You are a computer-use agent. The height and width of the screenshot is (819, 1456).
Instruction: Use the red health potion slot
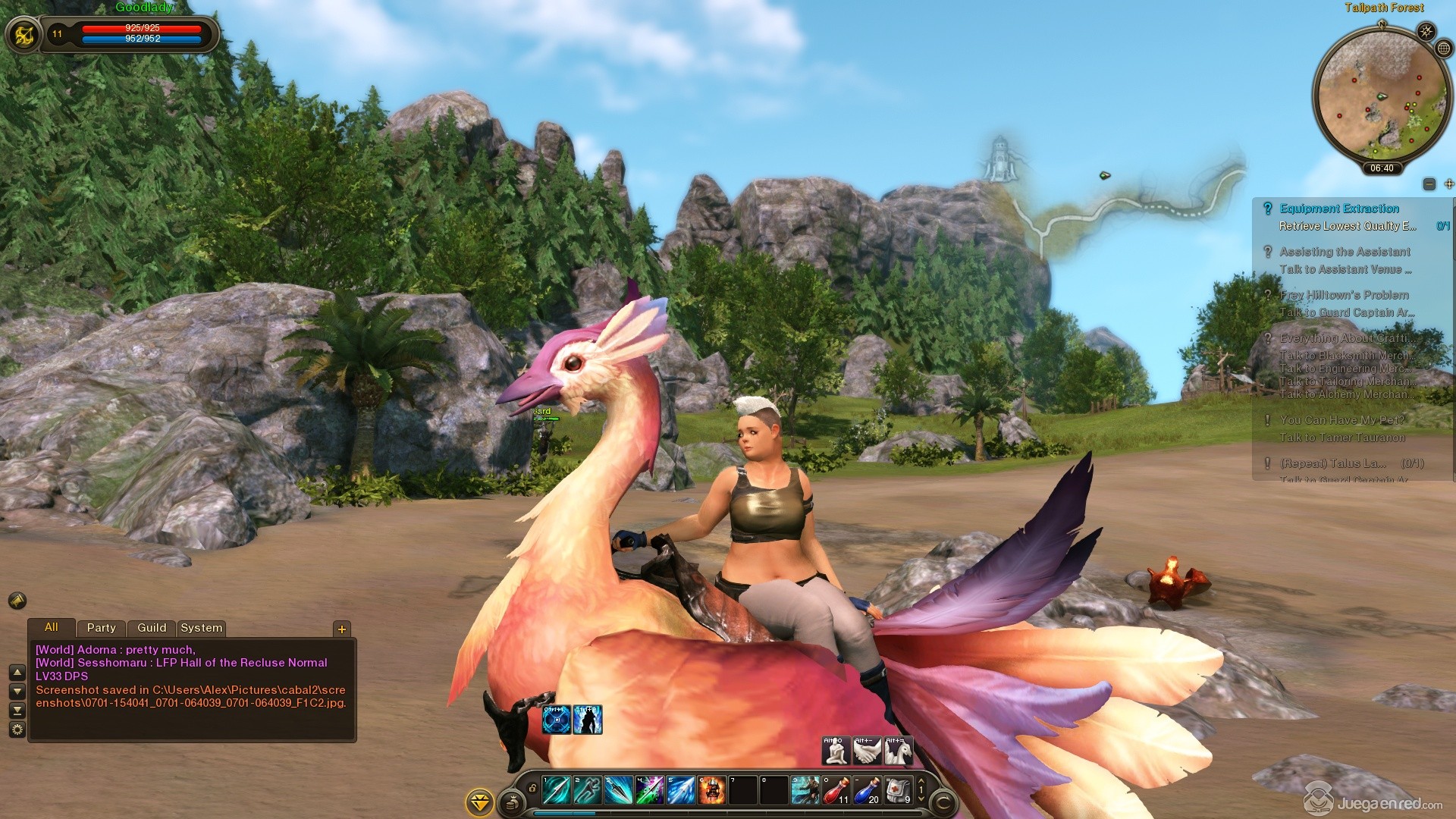pos(836,790)
